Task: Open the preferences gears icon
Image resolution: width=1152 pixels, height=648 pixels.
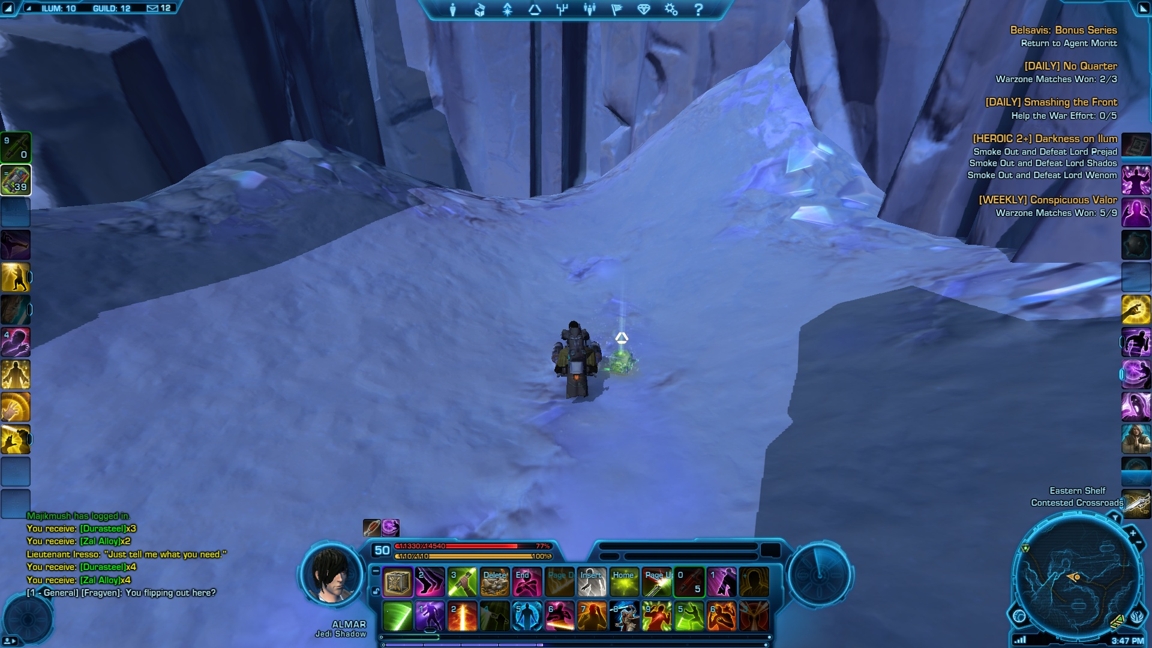Action: click(x=671, y=10)
